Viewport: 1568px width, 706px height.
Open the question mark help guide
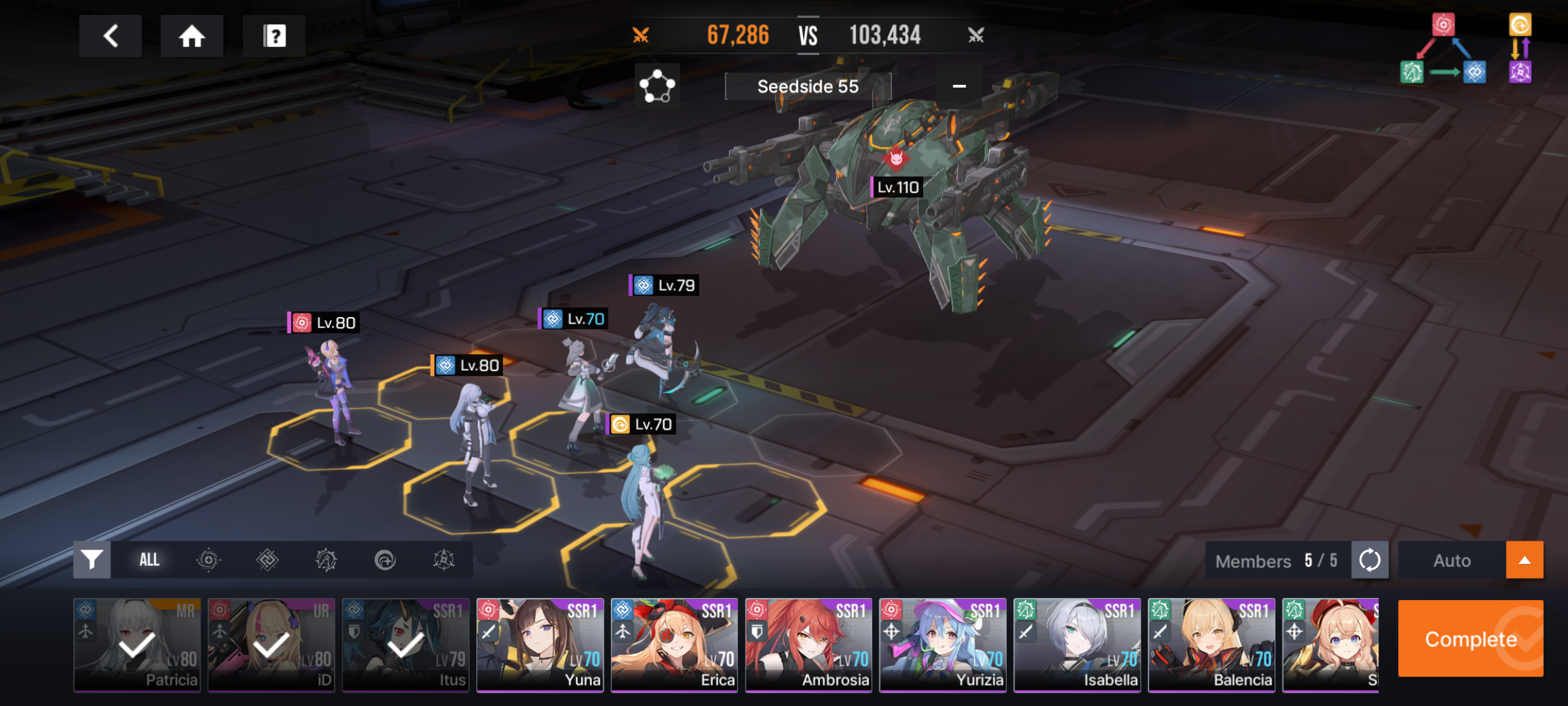tap(274, 36)
